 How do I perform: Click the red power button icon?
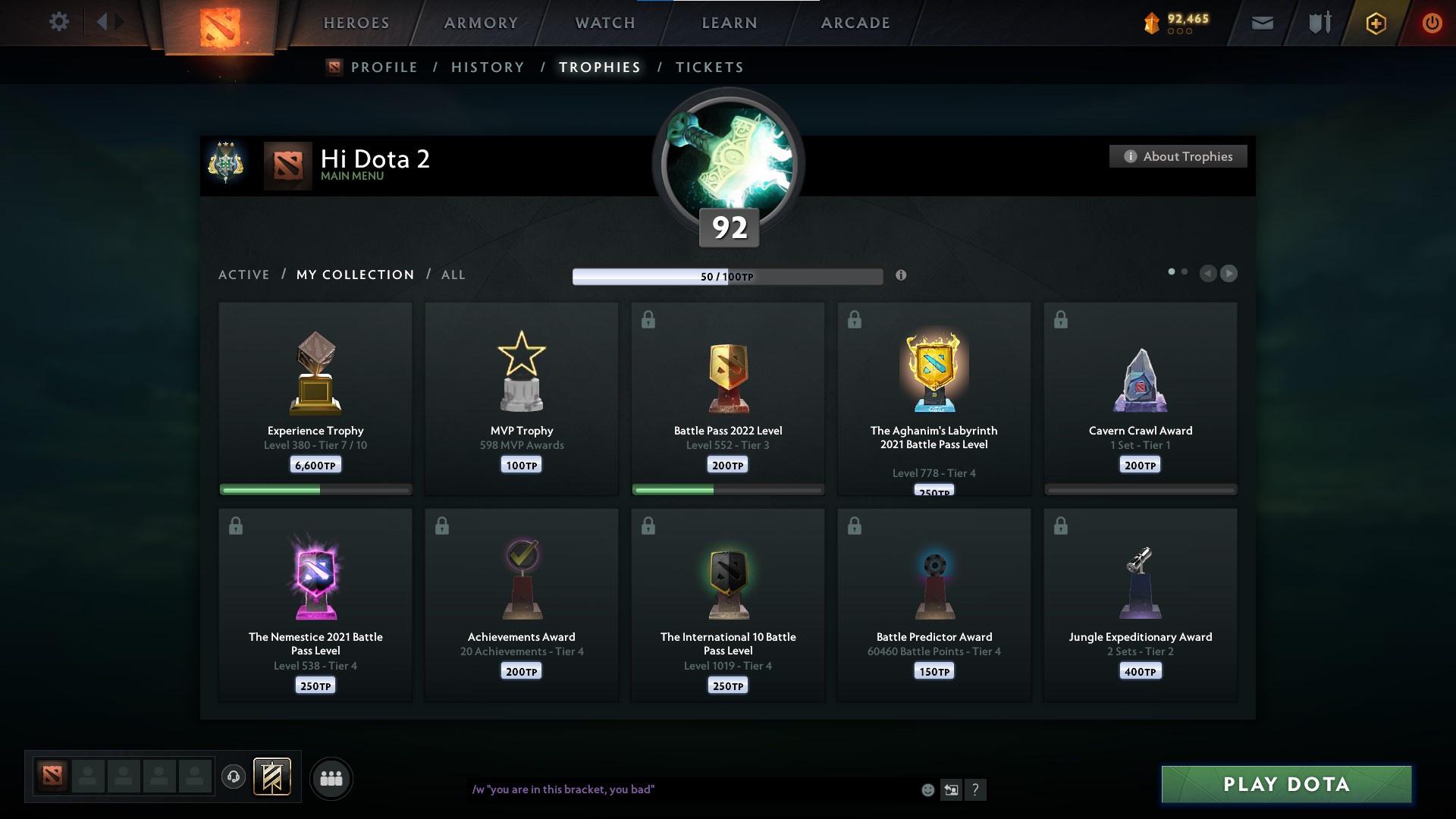1432,22
